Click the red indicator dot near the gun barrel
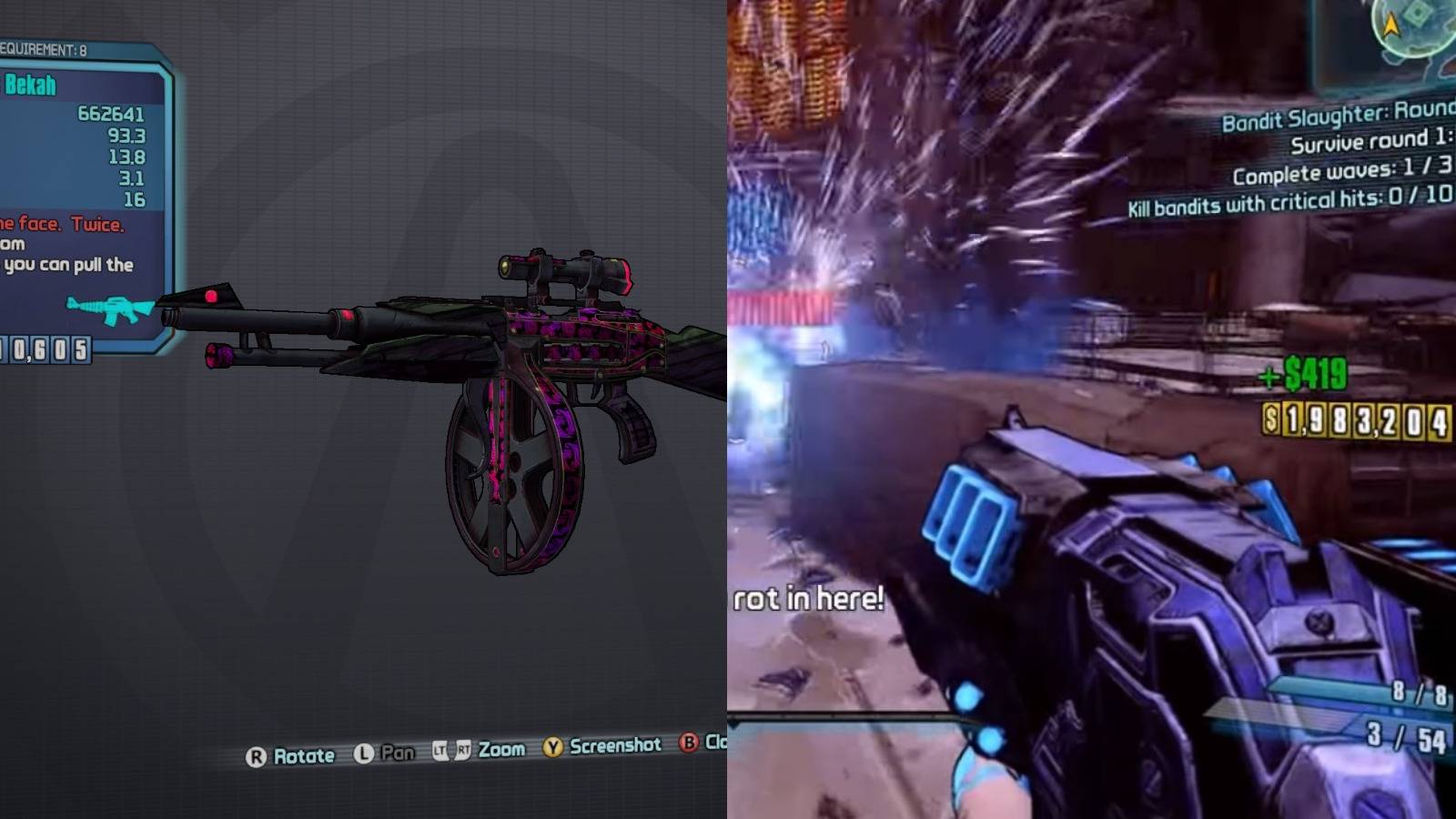1456x819 pixels. point(212,296)
